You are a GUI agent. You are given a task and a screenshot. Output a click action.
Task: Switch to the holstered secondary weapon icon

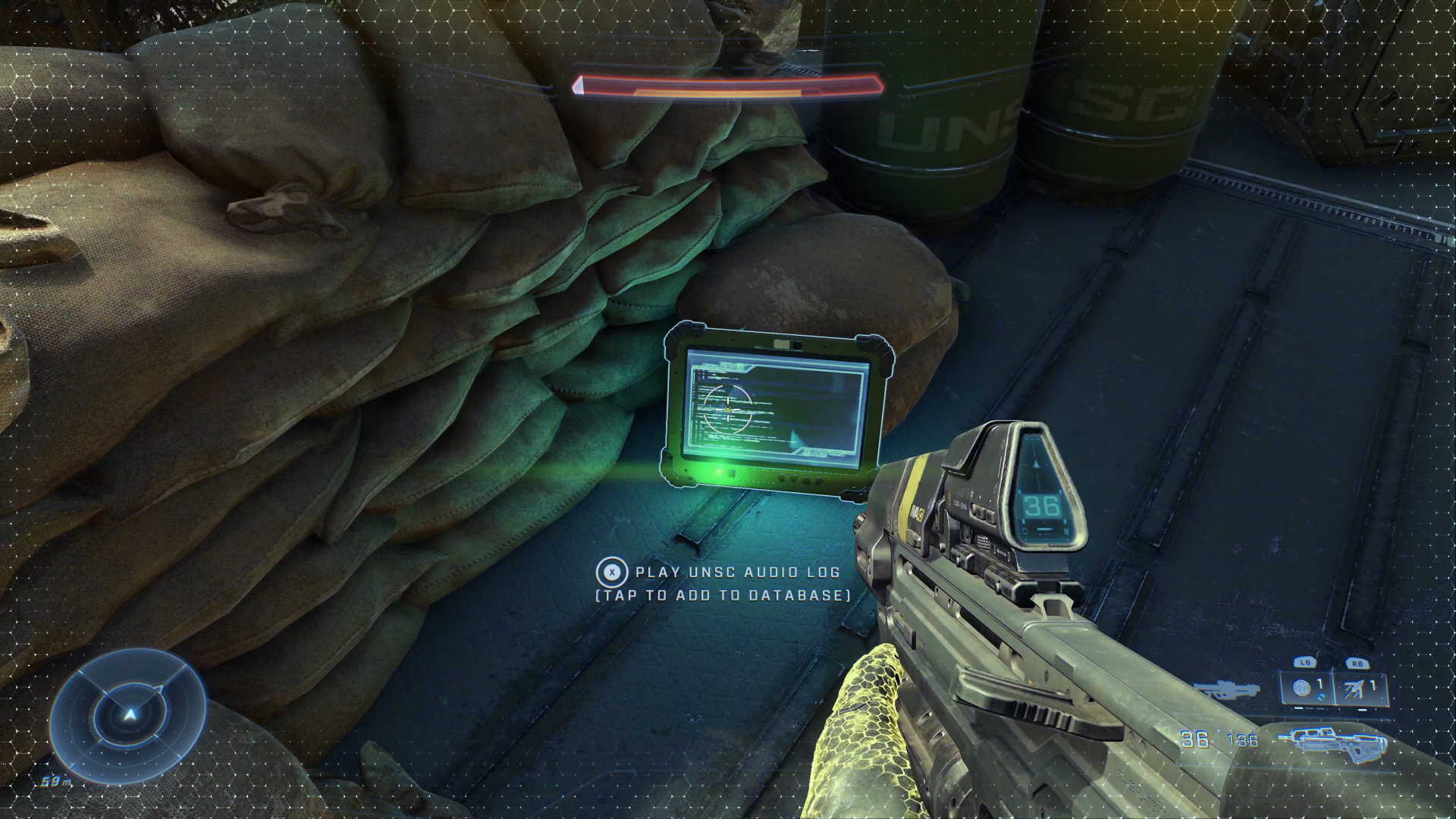[x=1226, y=690]
